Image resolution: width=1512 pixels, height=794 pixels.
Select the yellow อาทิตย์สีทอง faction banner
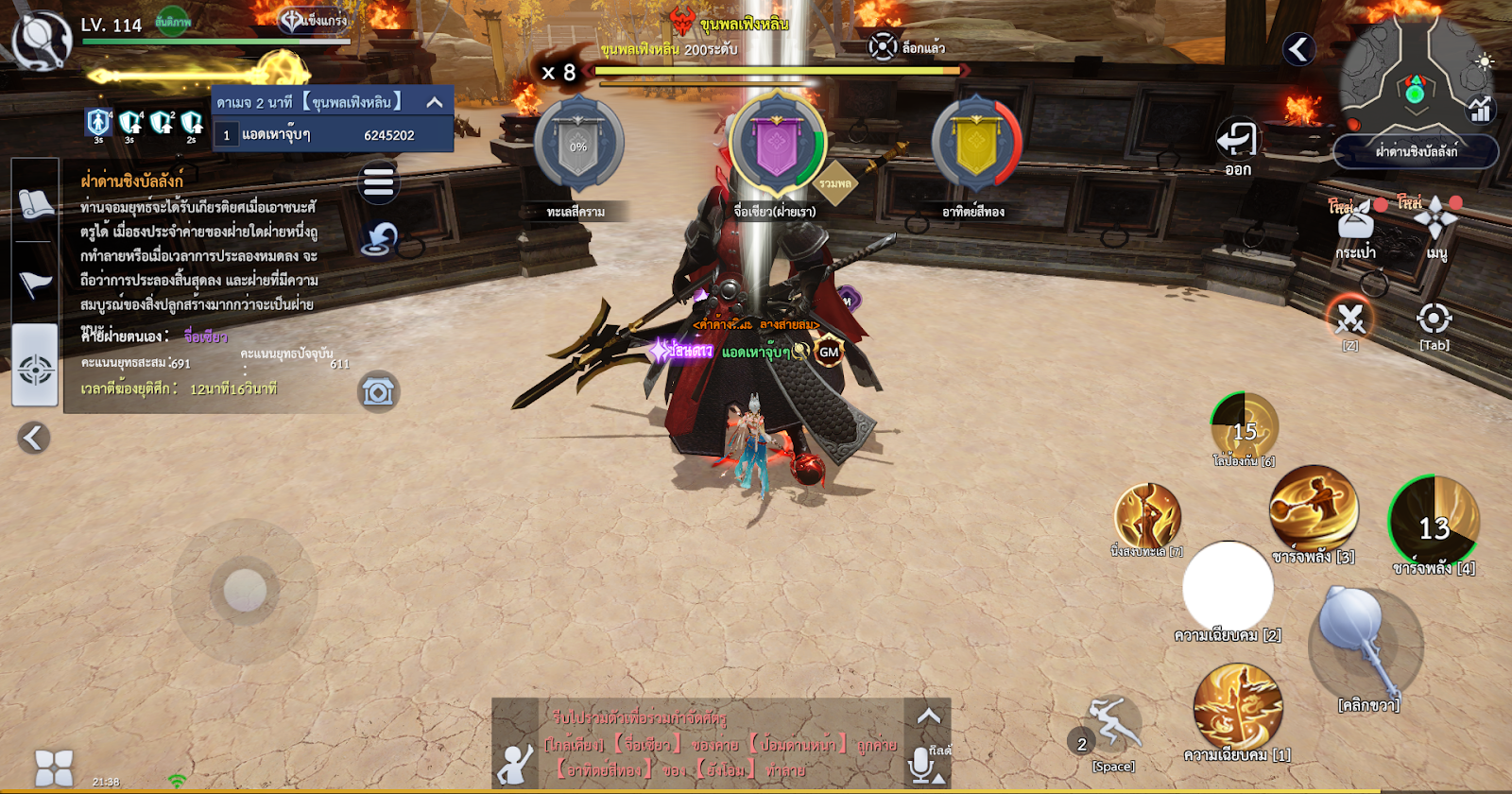(976, 147)
